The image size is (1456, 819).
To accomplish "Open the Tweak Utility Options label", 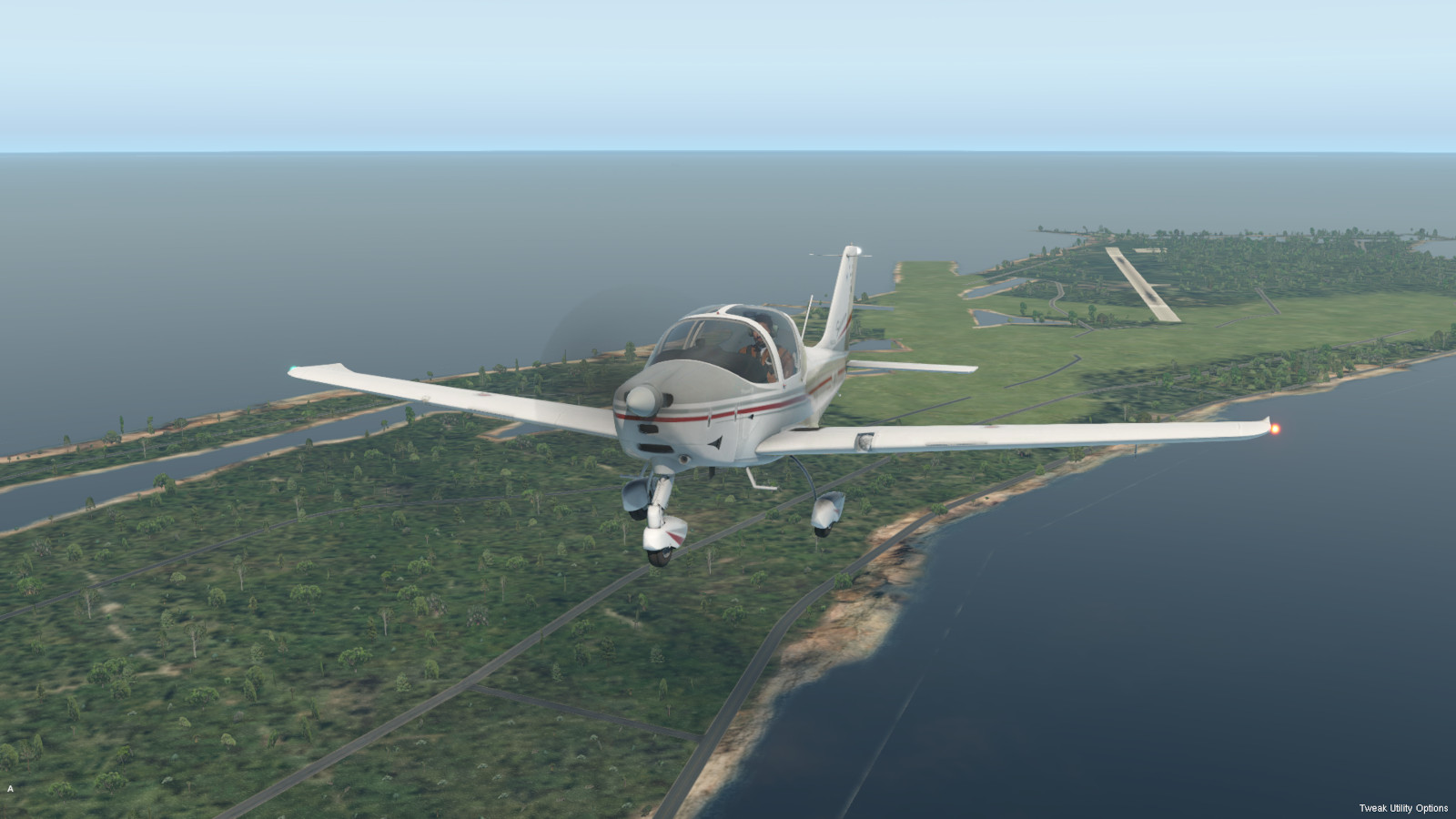I will 1403,808.
